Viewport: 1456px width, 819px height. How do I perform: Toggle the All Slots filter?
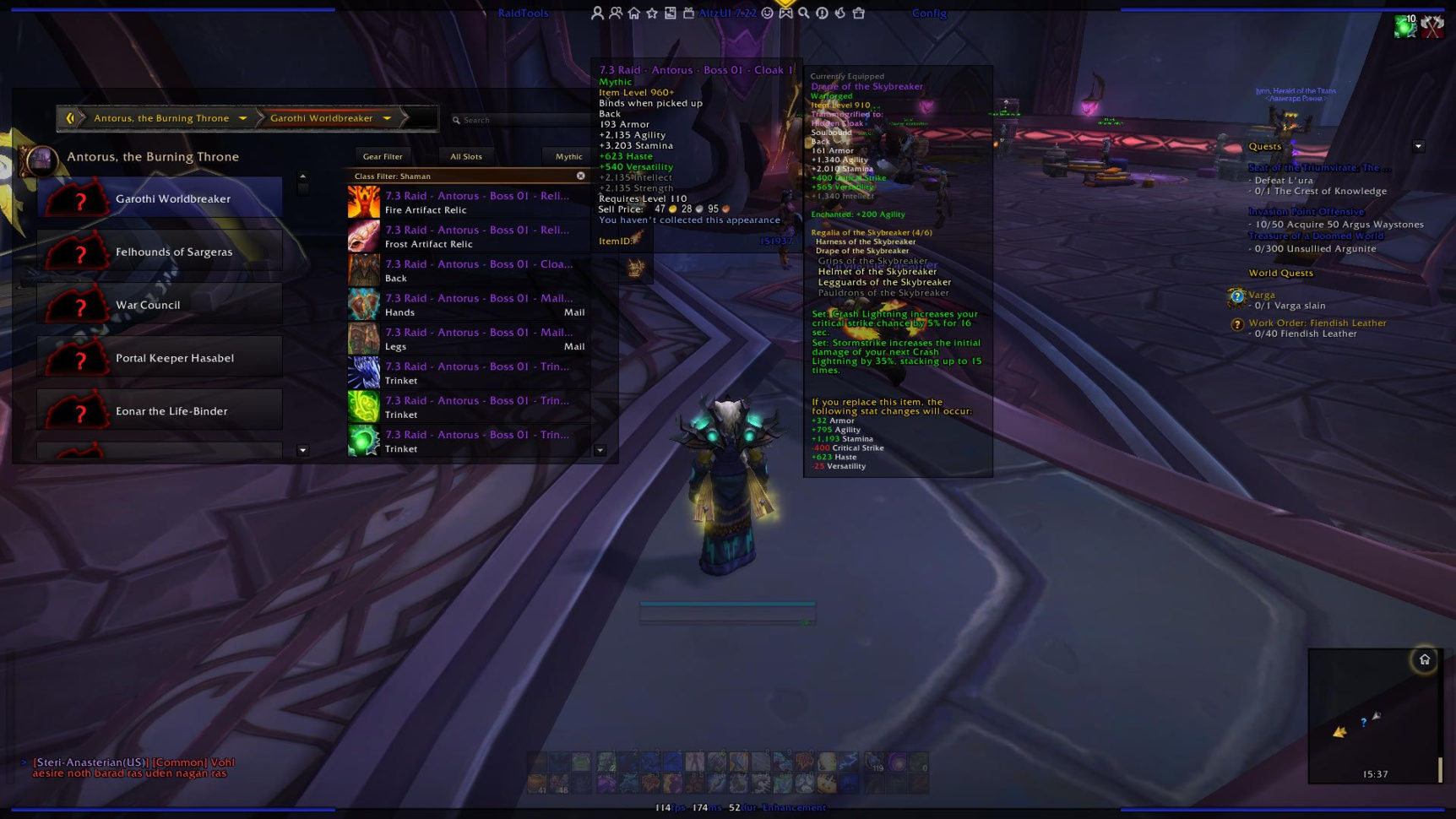coord(466,156)
